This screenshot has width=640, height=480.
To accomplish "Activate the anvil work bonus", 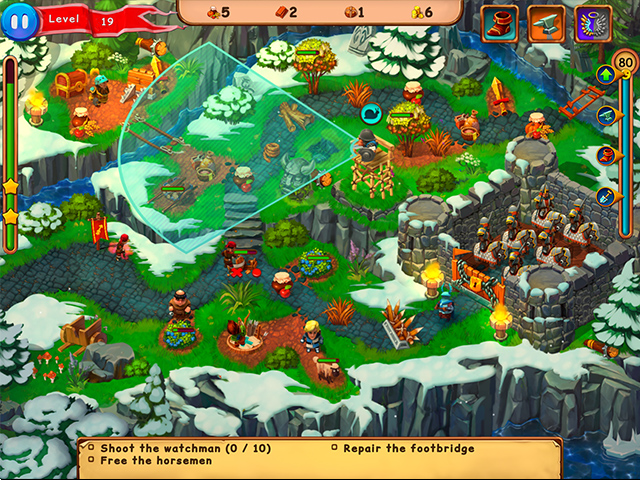I will coord(545,23).
